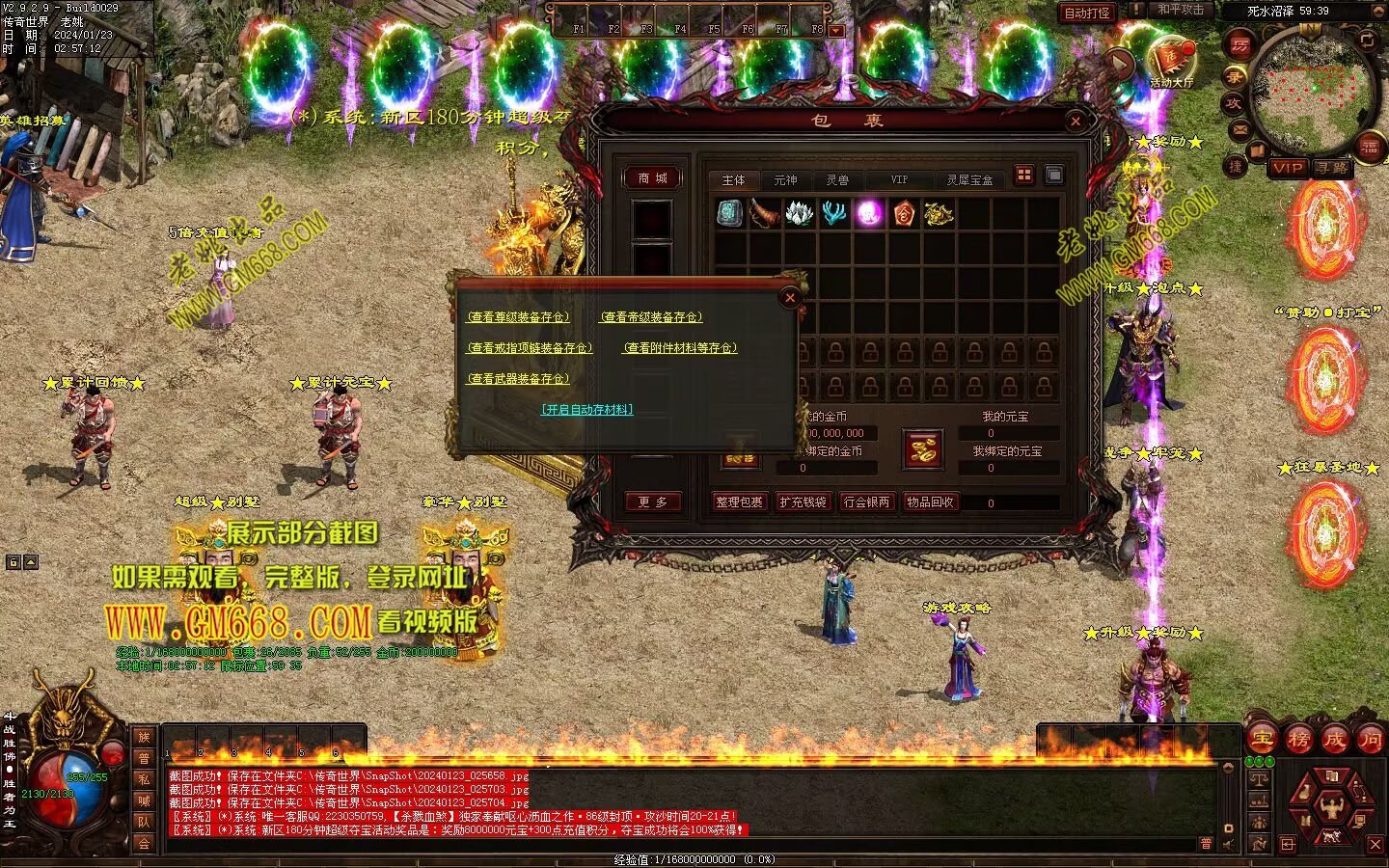The height and width of the screenshot is (868, 1389).
Task: Toggle 开启自动存材料 auto-store materials
Action: click(x=587, y=410)
